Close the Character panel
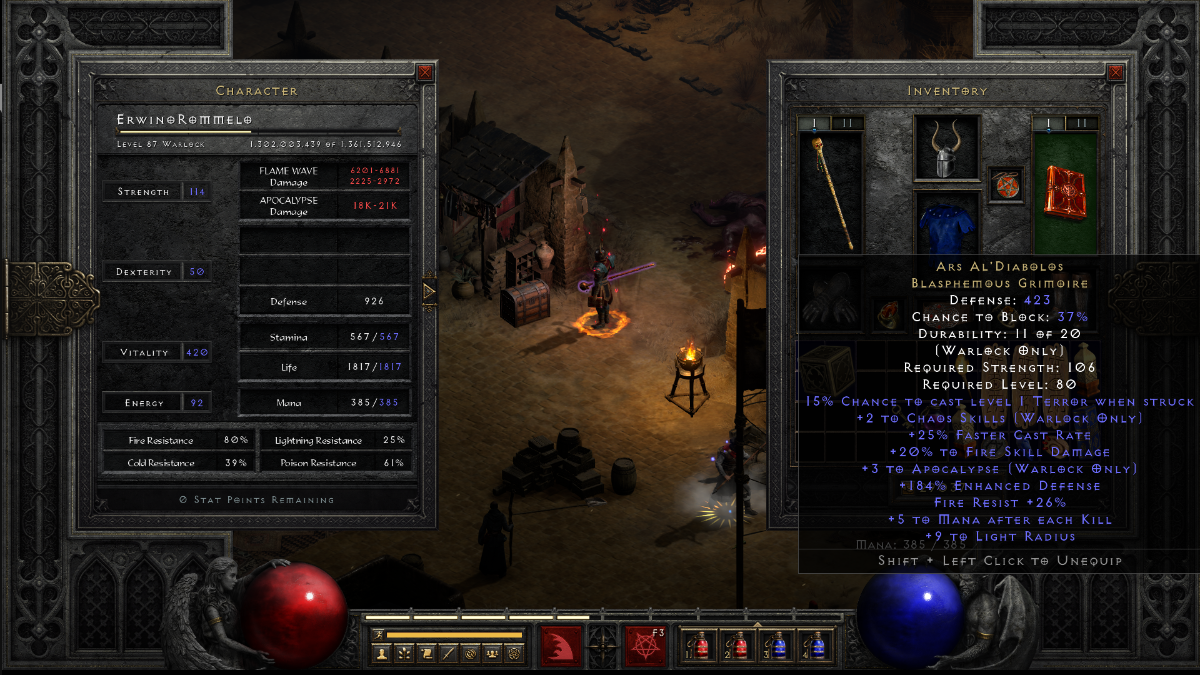This screenshot has height=675, width=1200. pyautogui.click(x=425, y=72)
